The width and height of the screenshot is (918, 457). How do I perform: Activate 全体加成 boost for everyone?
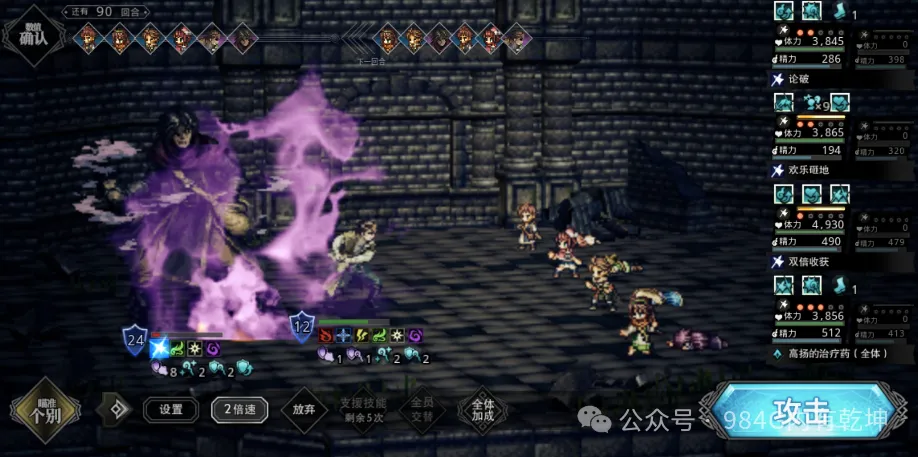tap(481, 409)
